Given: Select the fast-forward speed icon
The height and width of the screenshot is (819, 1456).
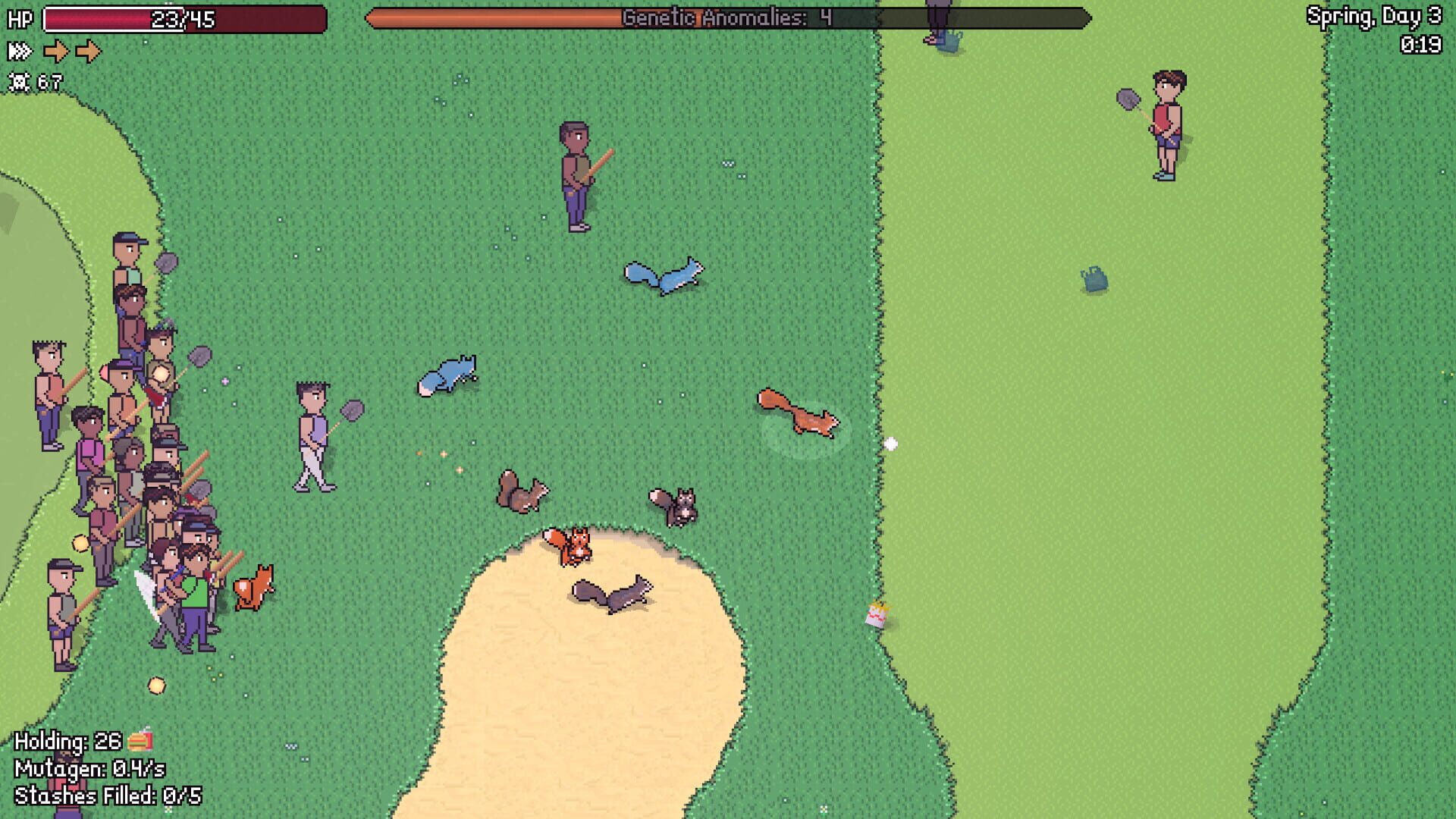Looking at the screenshot, I should pyautogui.click(x=20, y=51).
